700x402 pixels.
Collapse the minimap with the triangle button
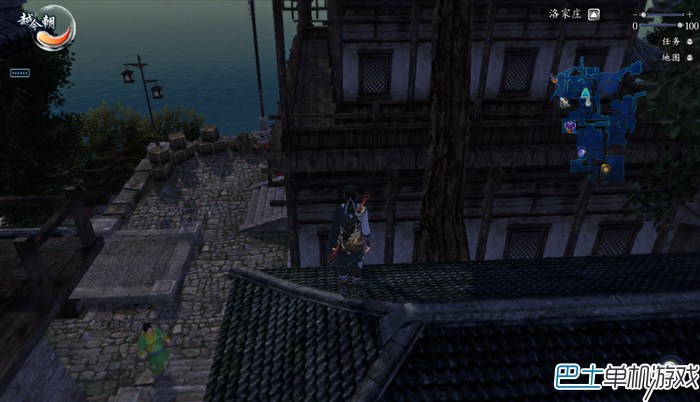pyautogui.click(x=594, y=15)
